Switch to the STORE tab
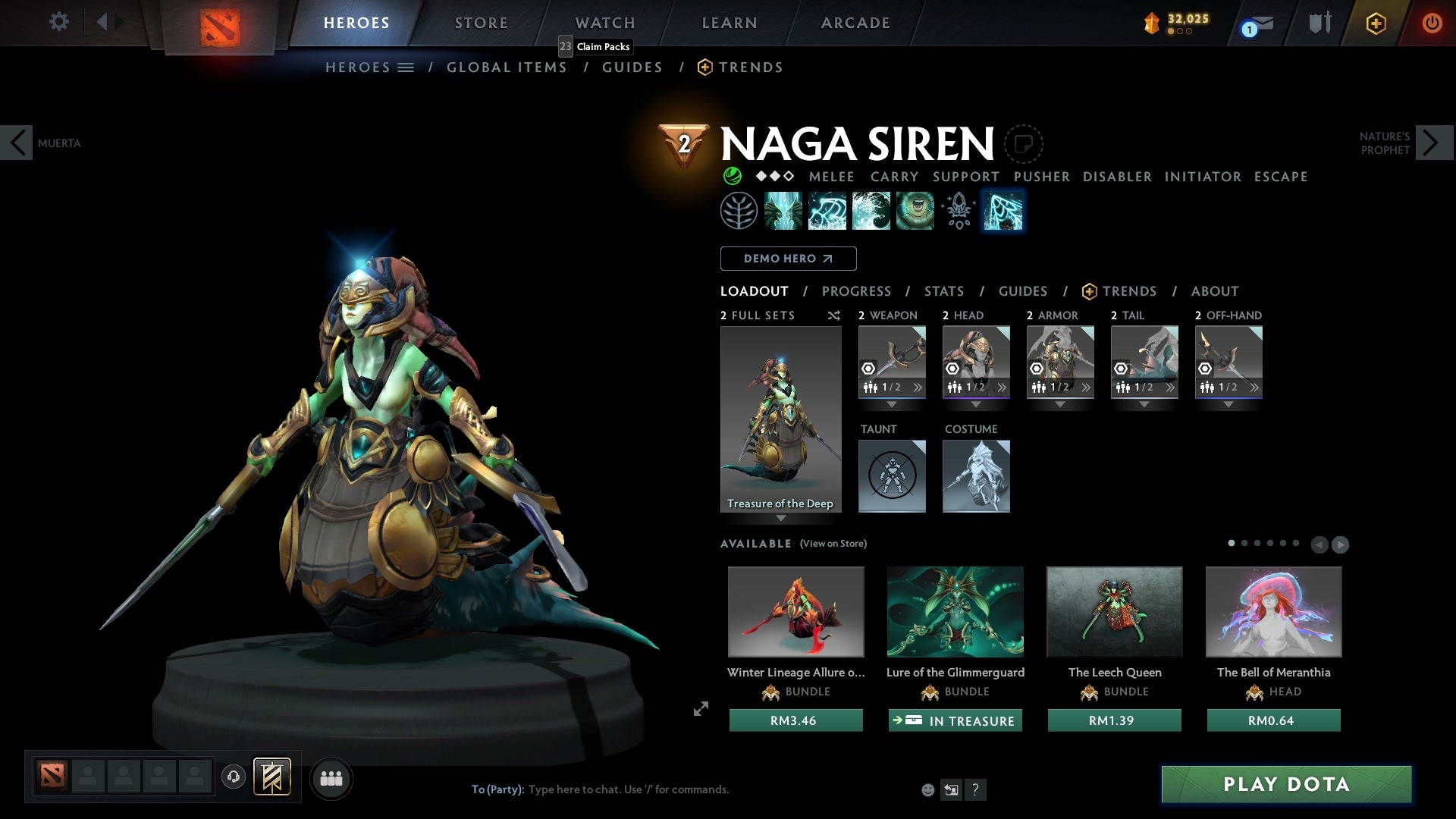 481,22
